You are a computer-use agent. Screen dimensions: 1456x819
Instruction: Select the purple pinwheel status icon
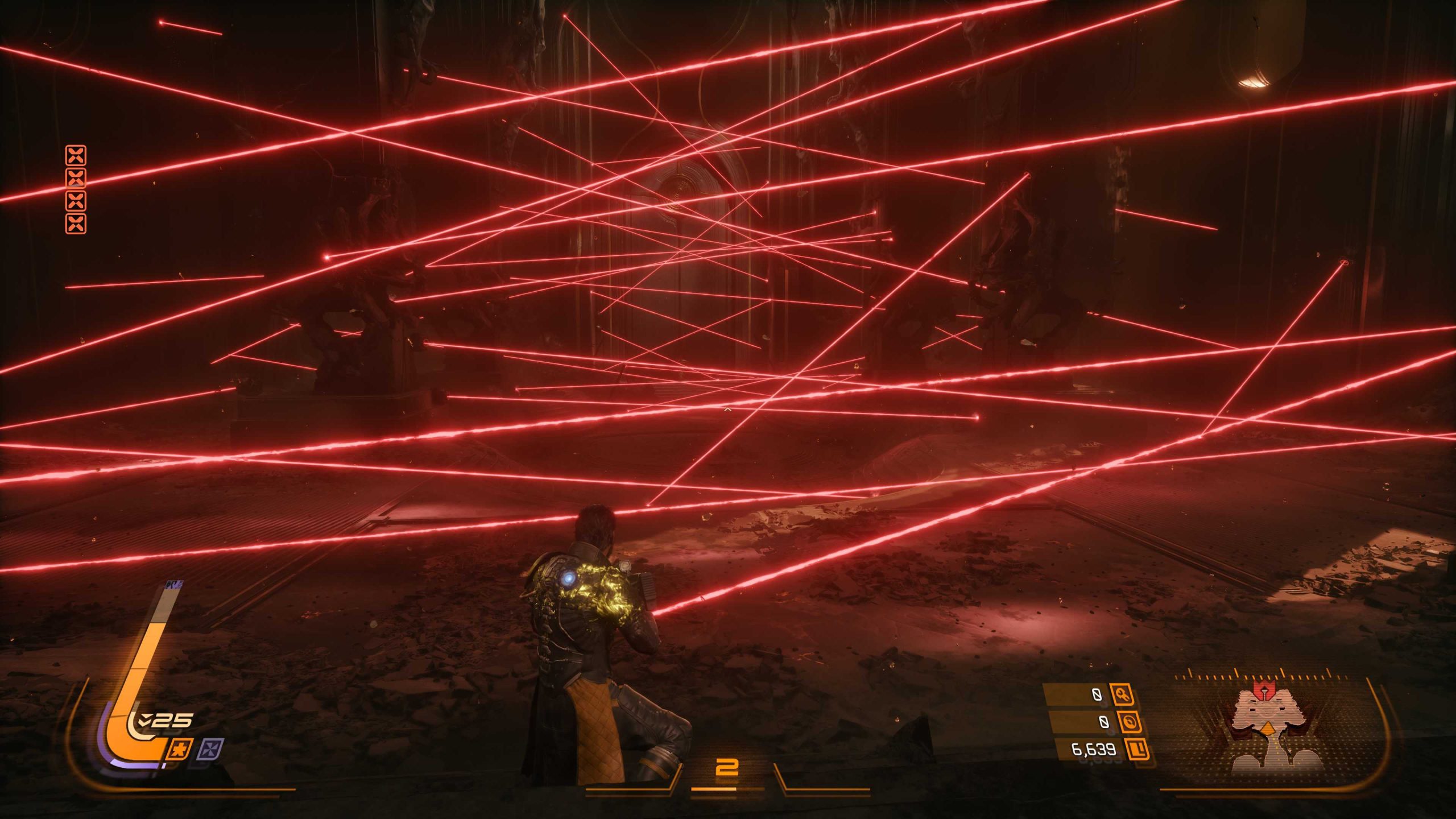coord(210,750)
